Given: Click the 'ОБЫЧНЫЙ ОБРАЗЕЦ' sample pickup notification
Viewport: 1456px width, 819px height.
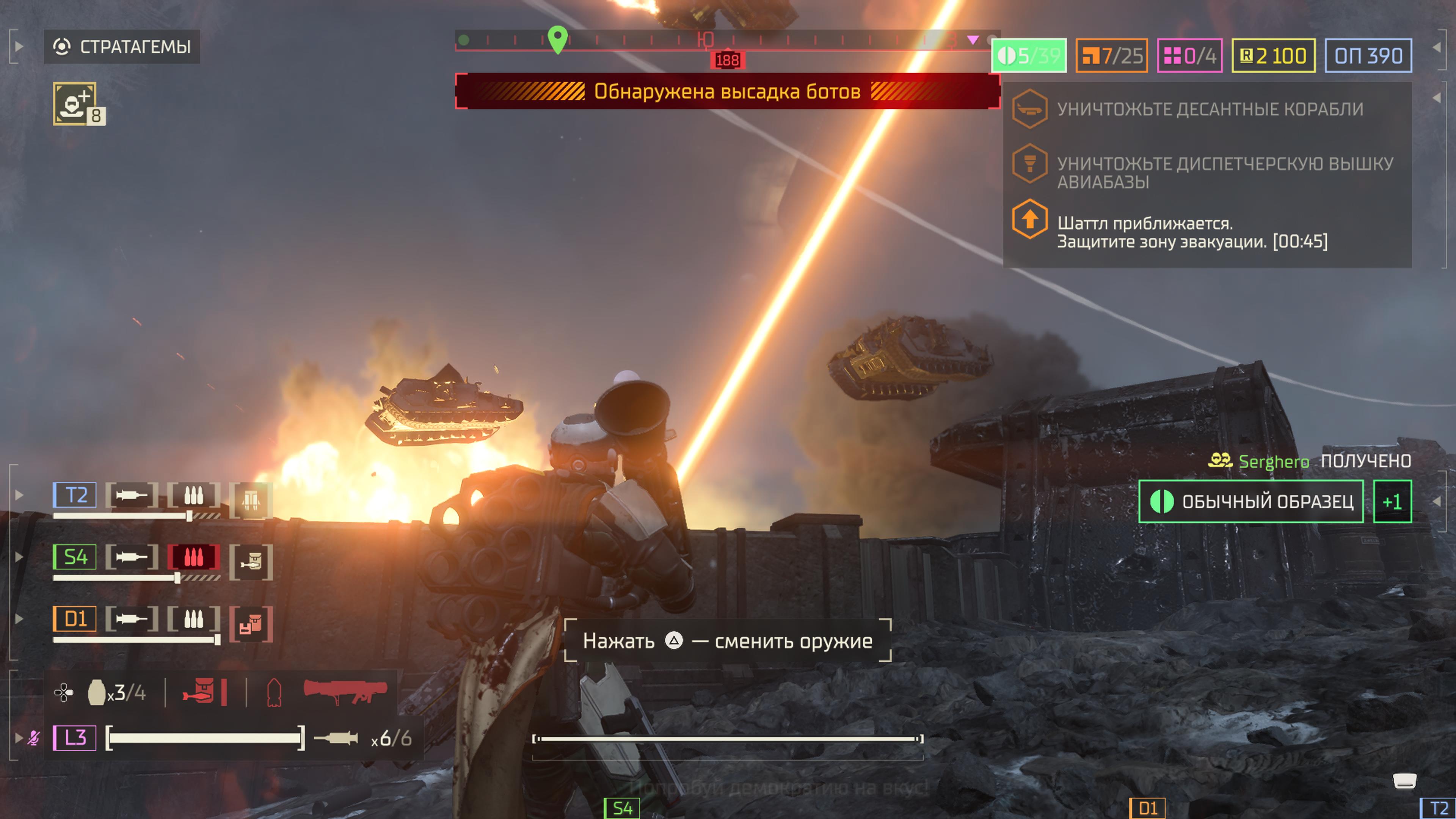Looking at the screenshot, I should pos(1250,501).
